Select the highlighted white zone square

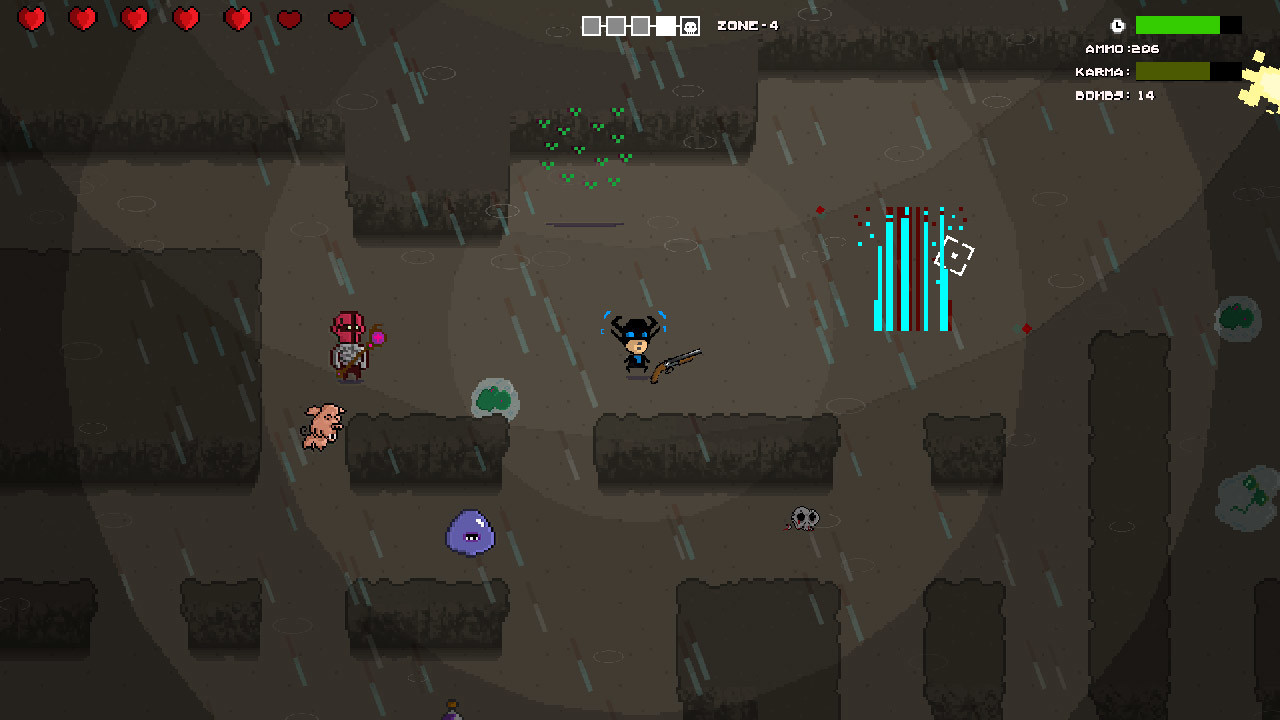(x=664, y=25)
